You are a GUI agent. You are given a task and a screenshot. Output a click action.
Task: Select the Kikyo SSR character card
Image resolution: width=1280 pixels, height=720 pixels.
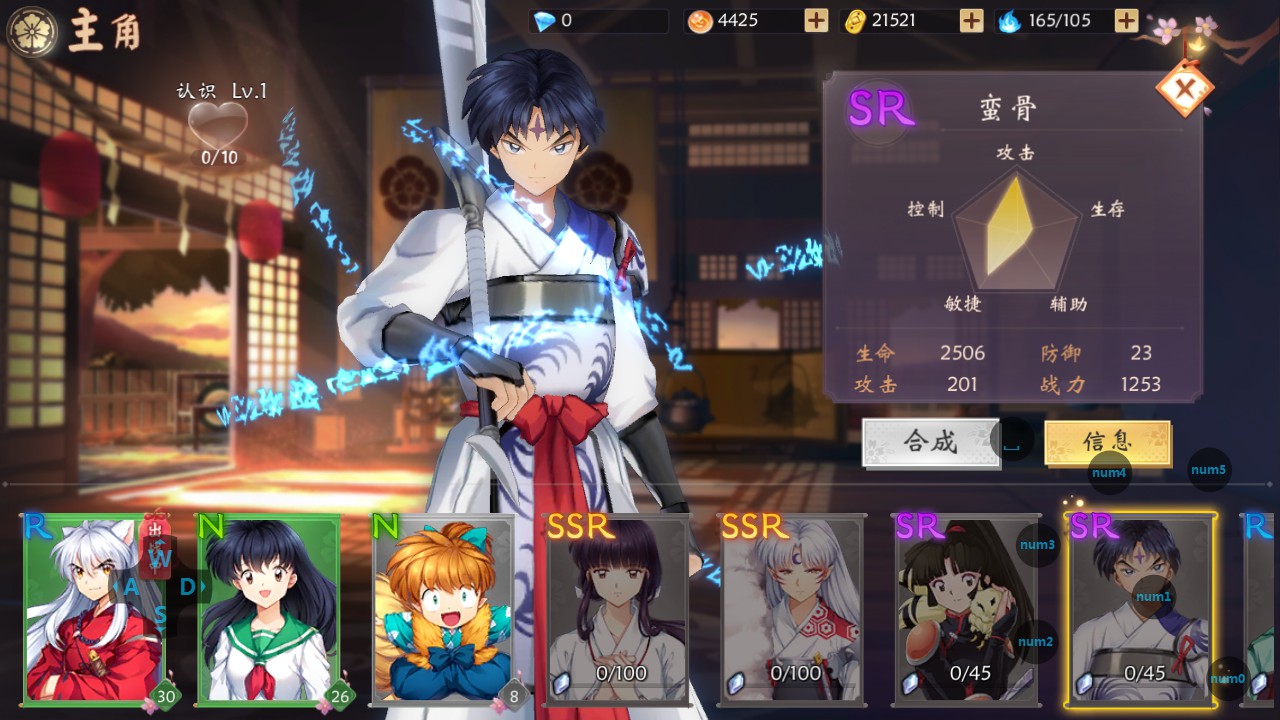tap(618, 610)
